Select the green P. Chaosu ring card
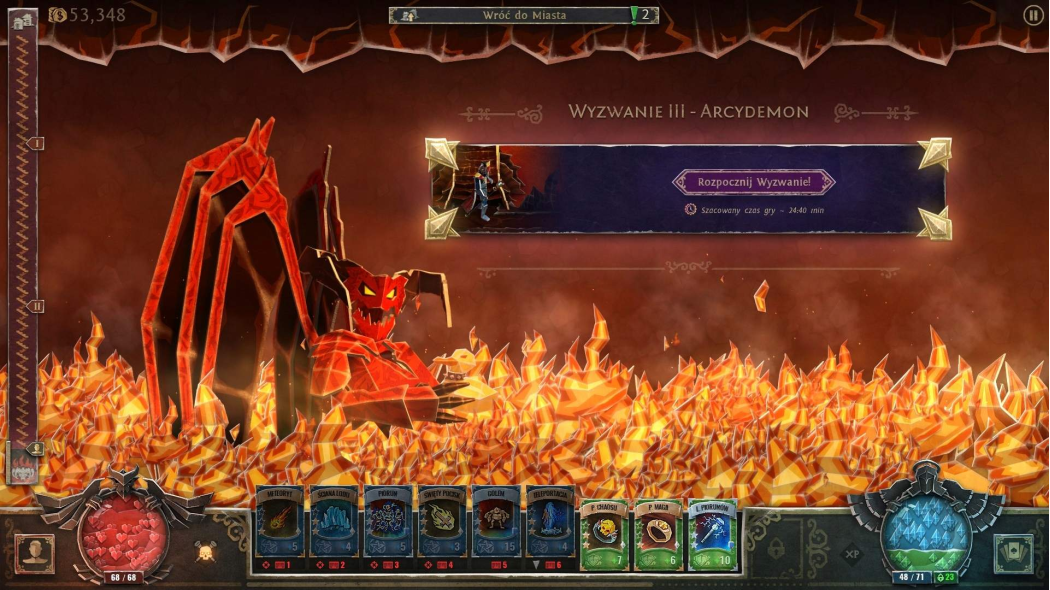Image resolution: width=1050 pixels, height=590 pixels. tap(605, 534)
